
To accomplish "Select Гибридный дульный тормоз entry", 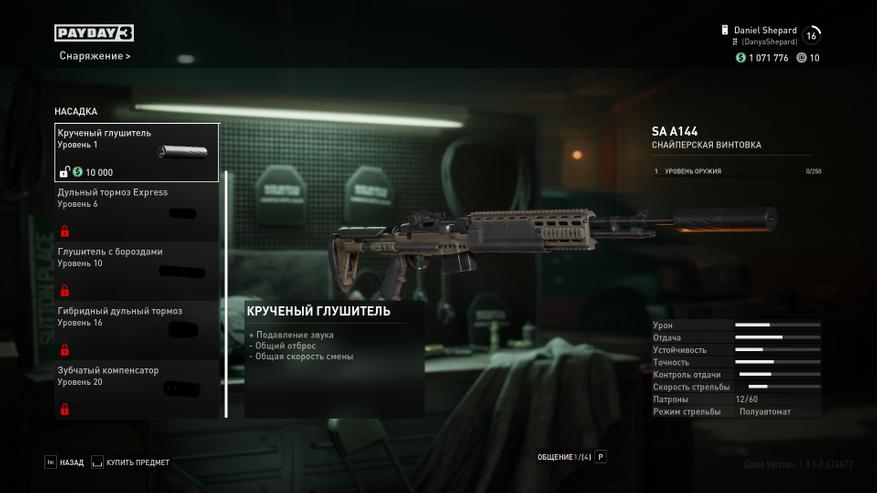I will pyautogui.click(x=136, y=330).
